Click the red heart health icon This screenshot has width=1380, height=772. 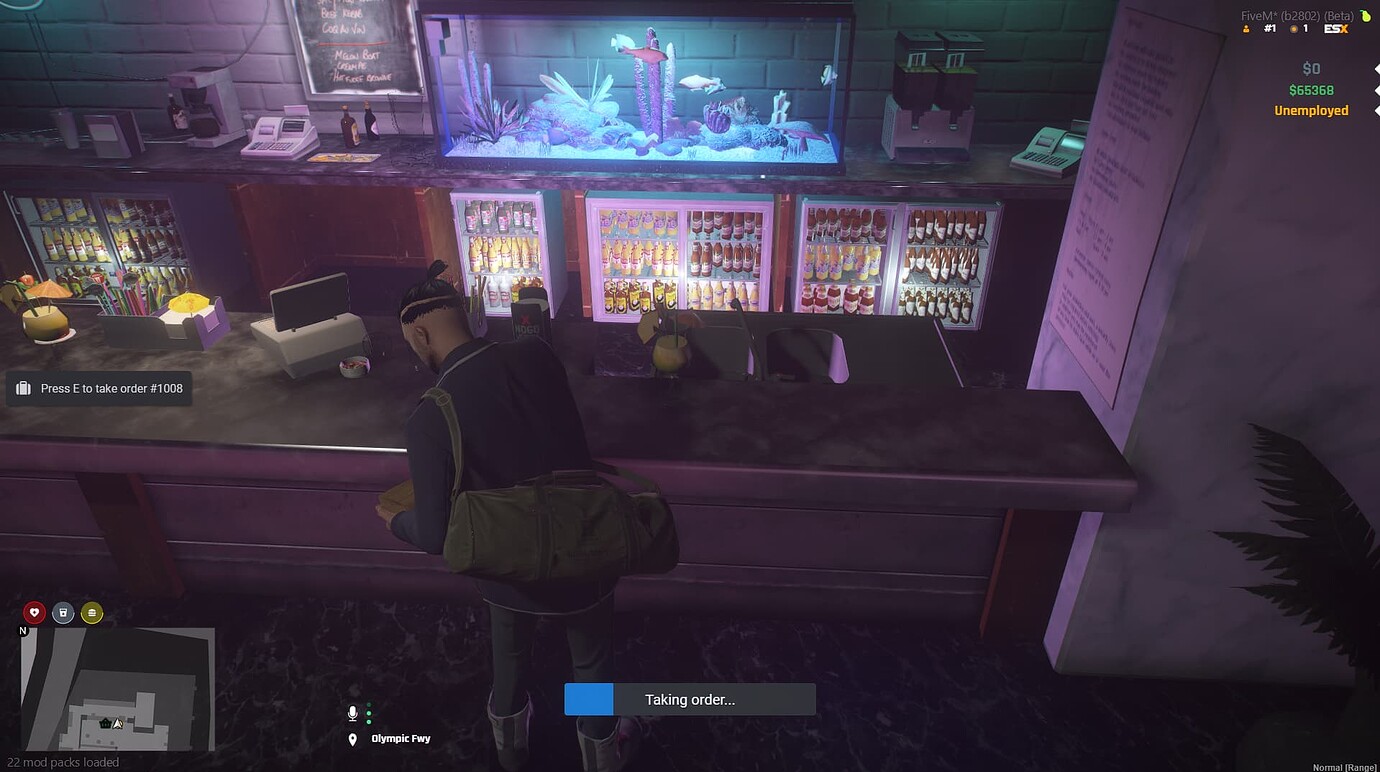pyautogui.click(x=33, y=612)
